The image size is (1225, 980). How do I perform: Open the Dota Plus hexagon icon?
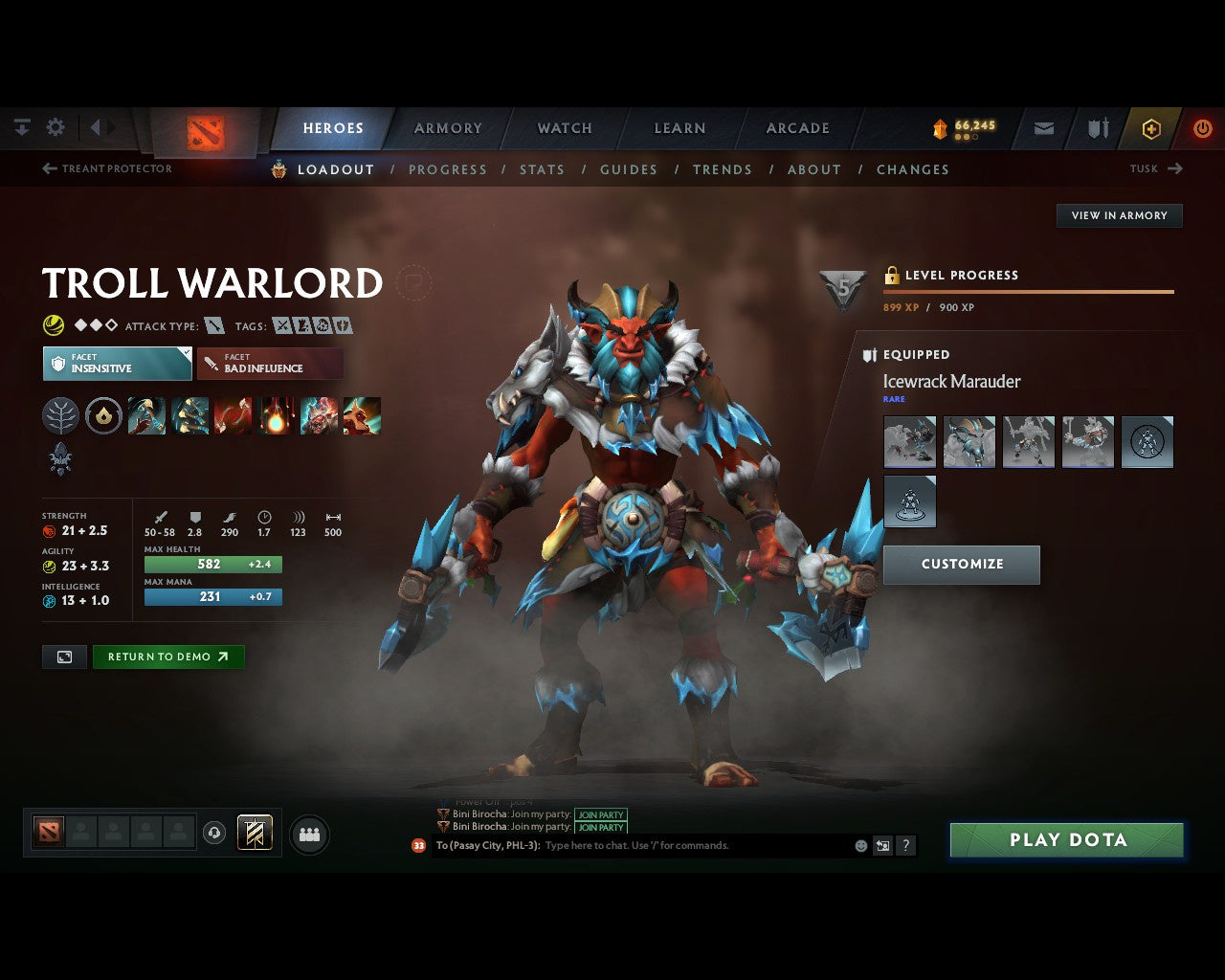pos(1151,127)
